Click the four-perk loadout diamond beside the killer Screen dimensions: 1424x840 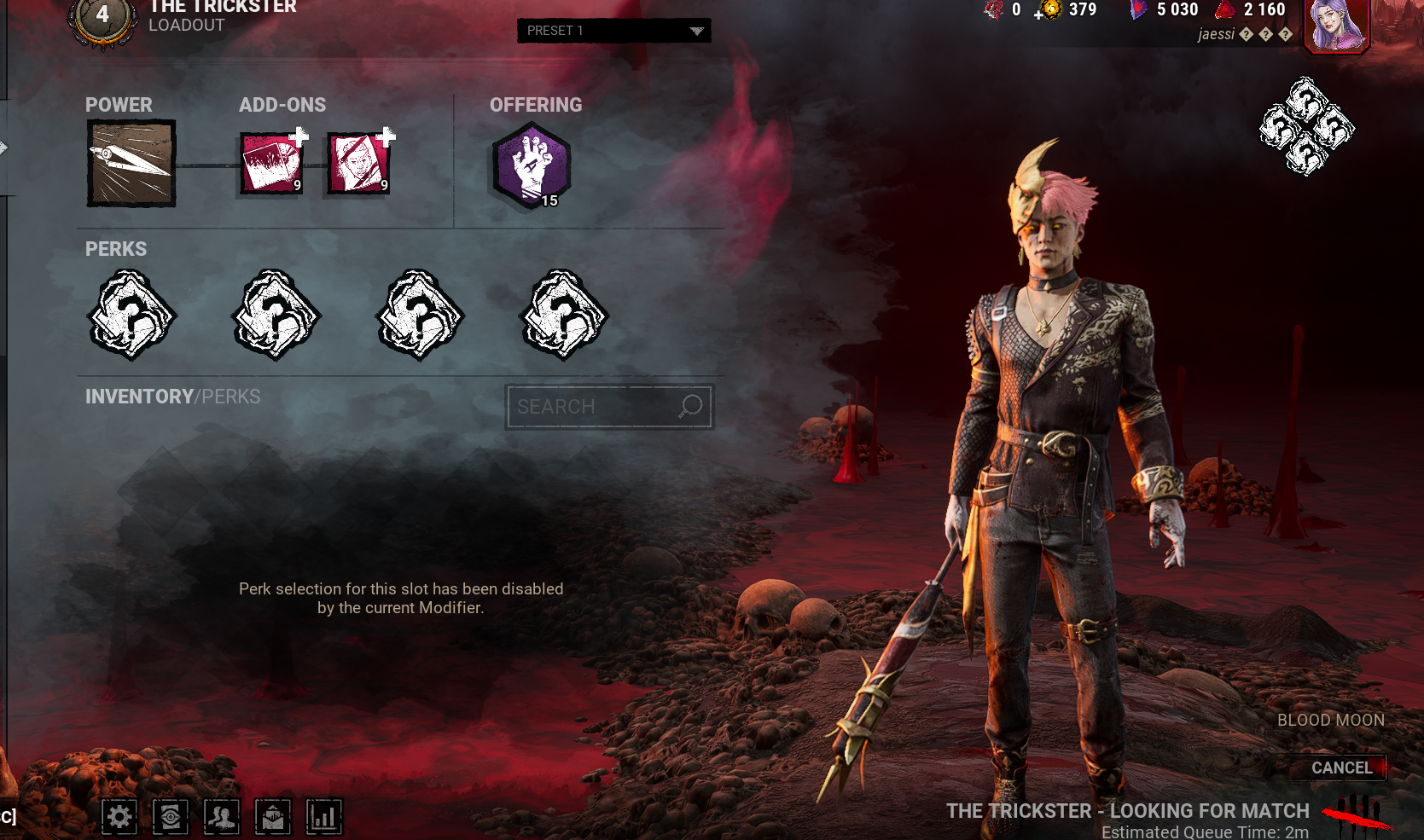[x=1305, y=127]
